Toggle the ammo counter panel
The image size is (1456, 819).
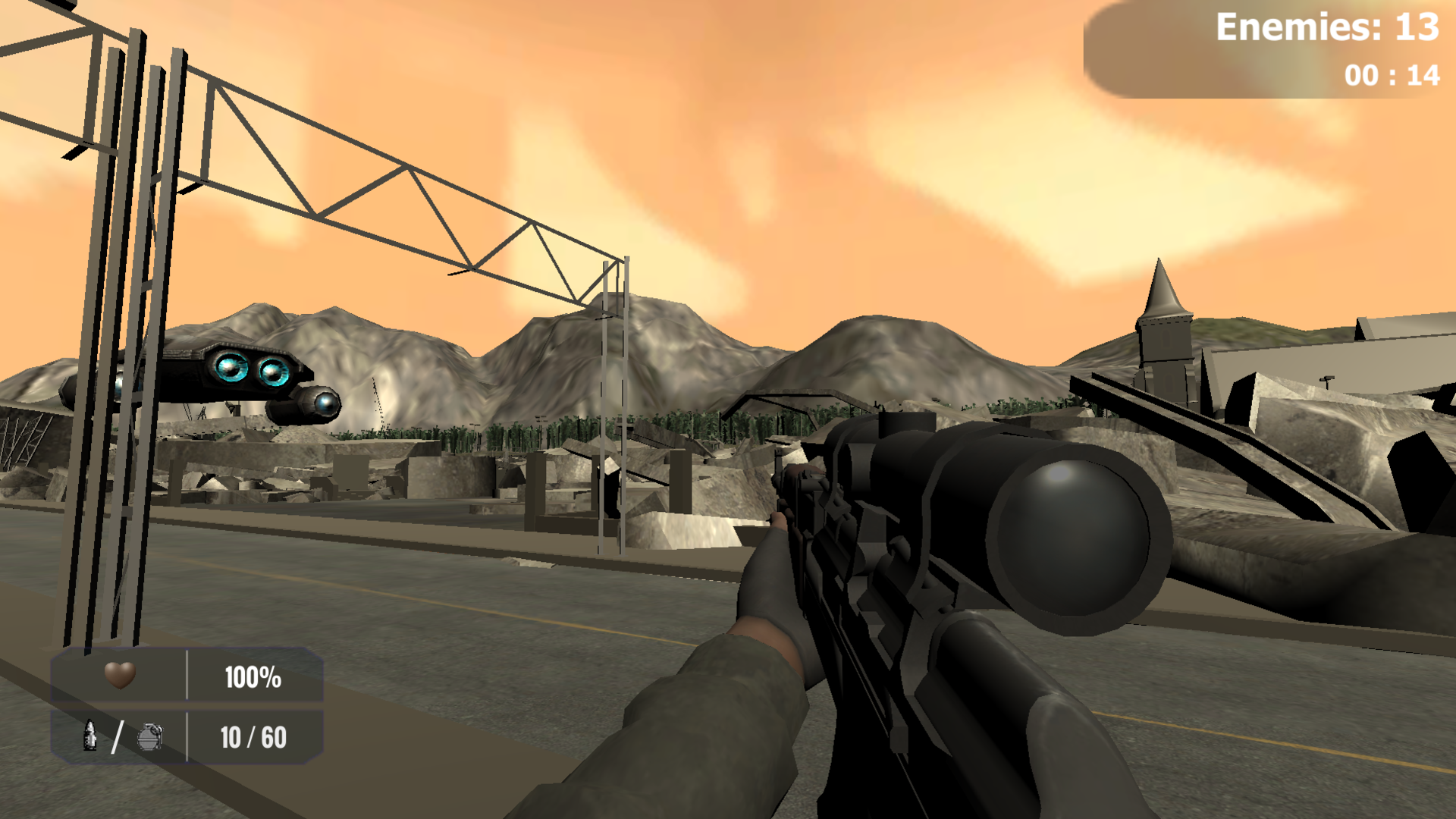(x=186, y=737)
